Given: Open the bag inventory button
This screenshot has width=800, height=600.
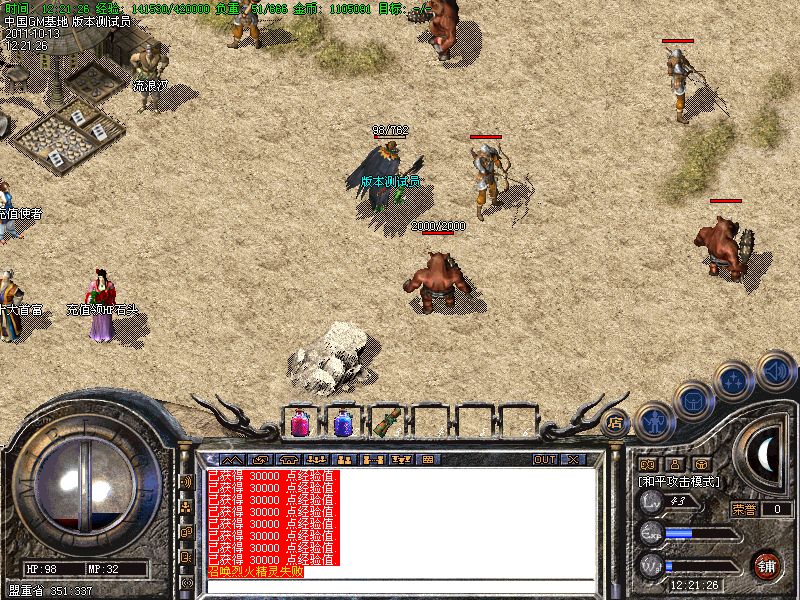Looking at the screenshot, I should (692, 402).
